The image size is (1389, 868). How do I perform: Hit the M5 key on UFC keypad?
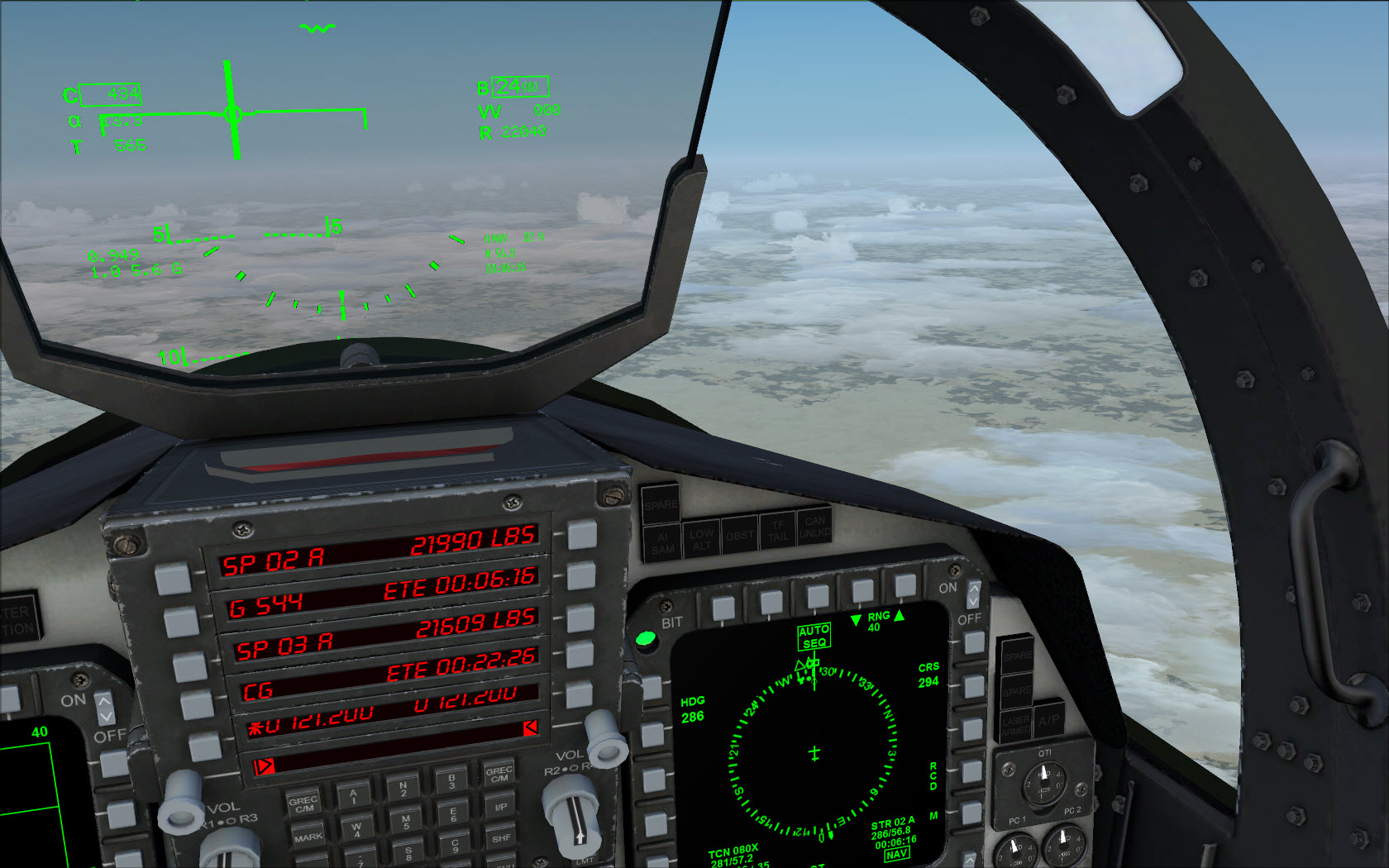pos(405,821)
